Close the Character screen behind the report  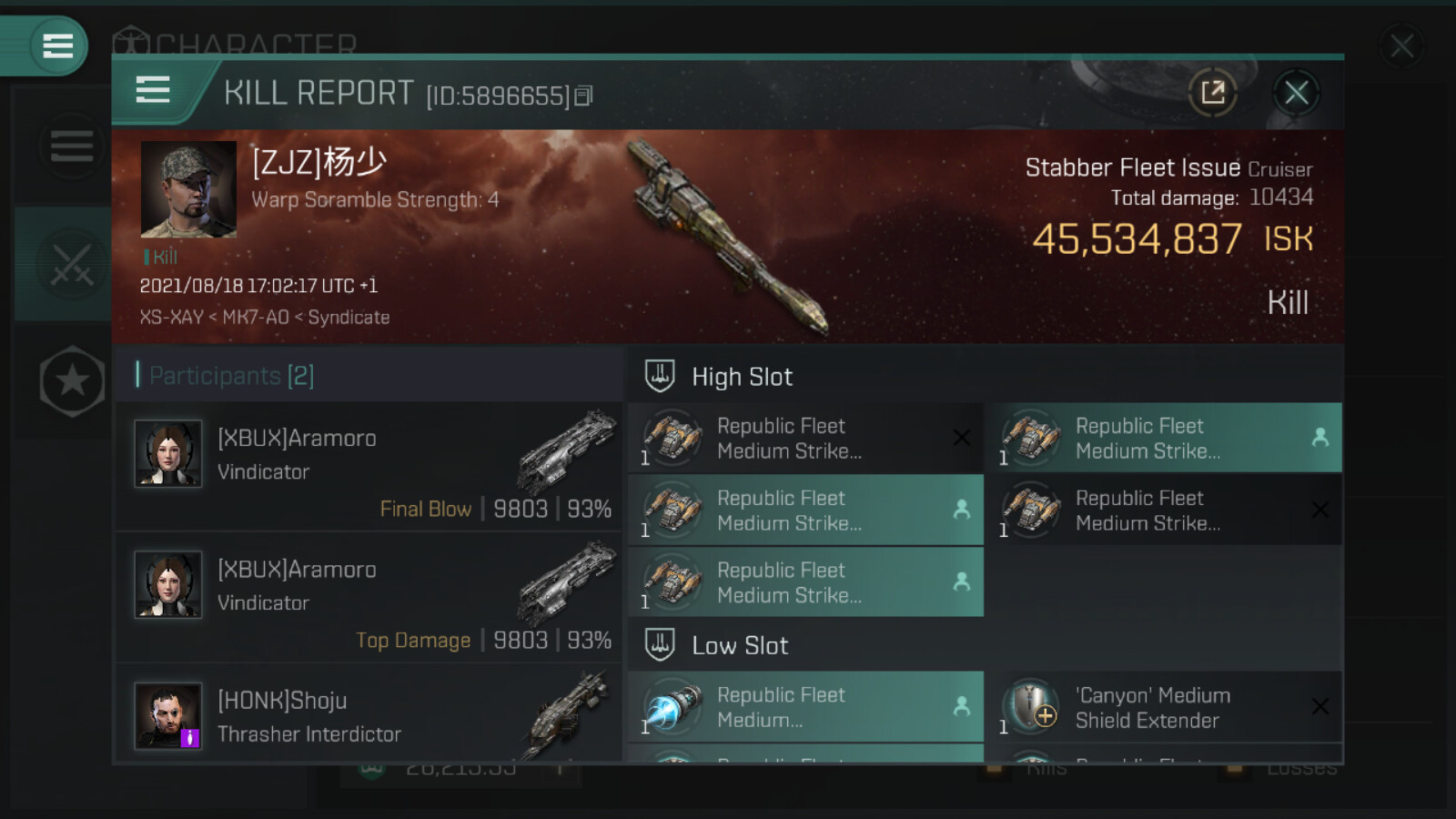coord(1401,45)
